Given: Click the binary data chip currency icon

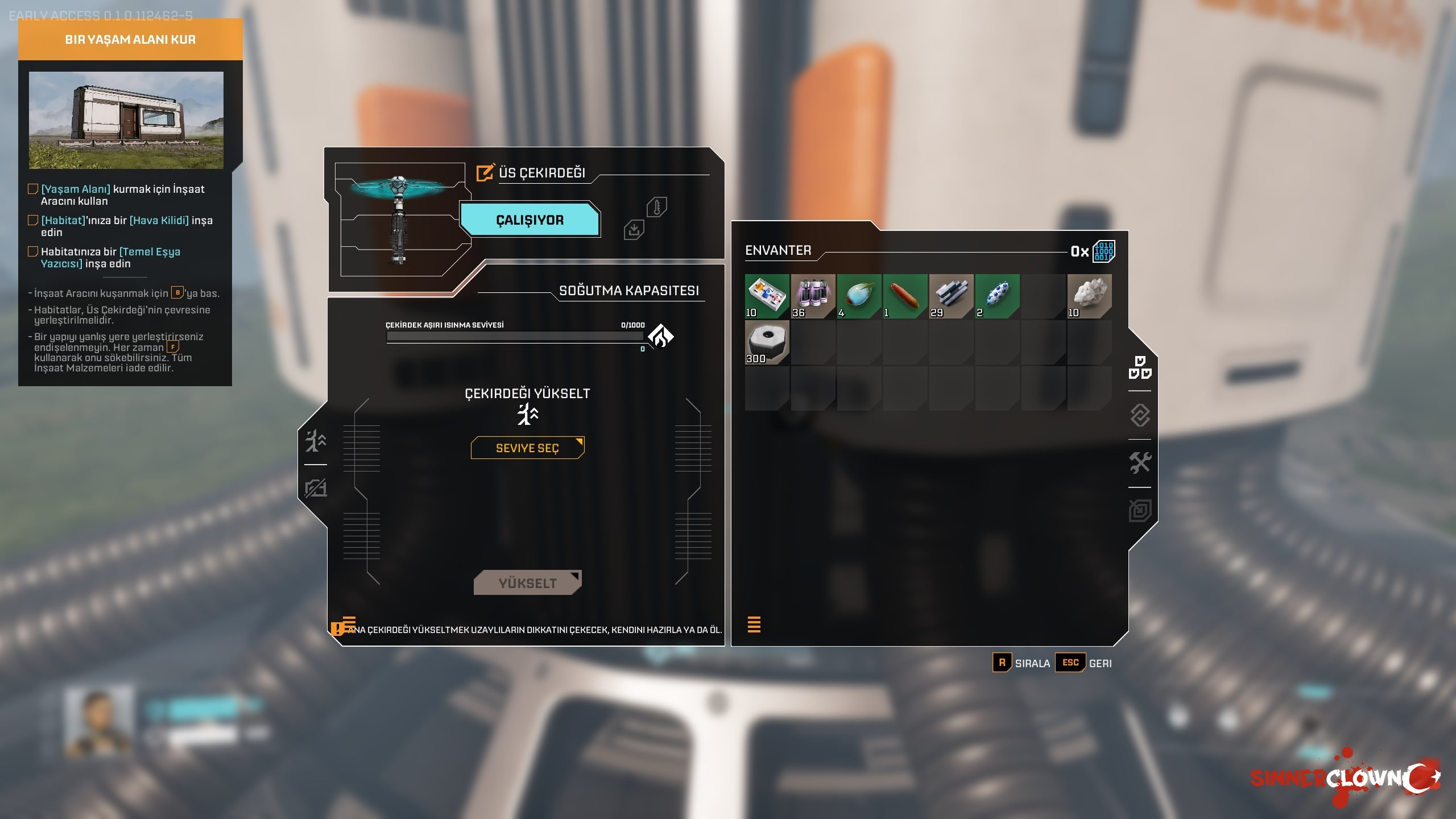Looking at the screenshot, I should [1103, 251].
